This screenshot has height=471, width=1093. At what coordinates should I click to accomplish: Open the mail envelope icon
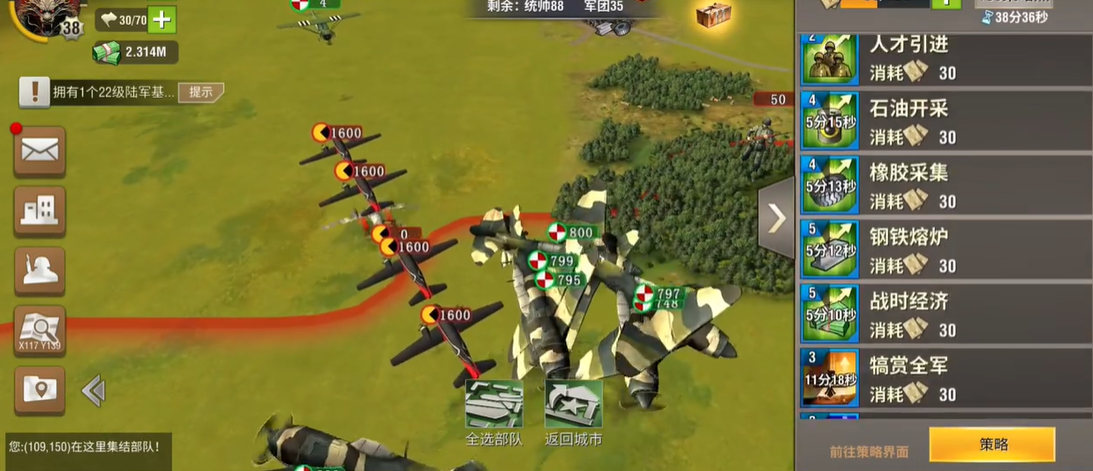point(39,151)
